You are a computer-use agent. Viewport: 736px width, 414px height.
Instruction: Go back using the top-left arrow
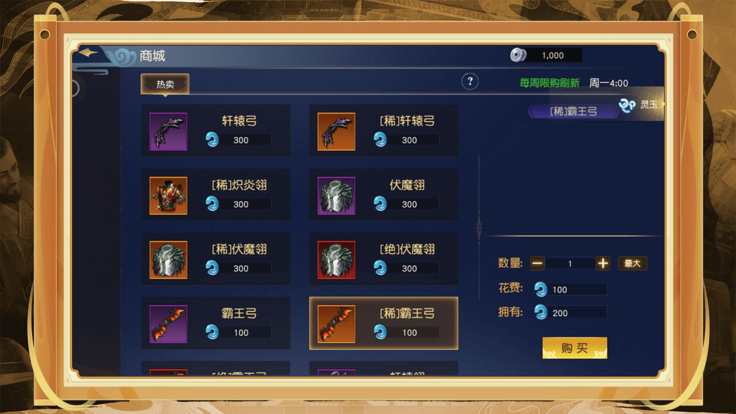[91, 54]
